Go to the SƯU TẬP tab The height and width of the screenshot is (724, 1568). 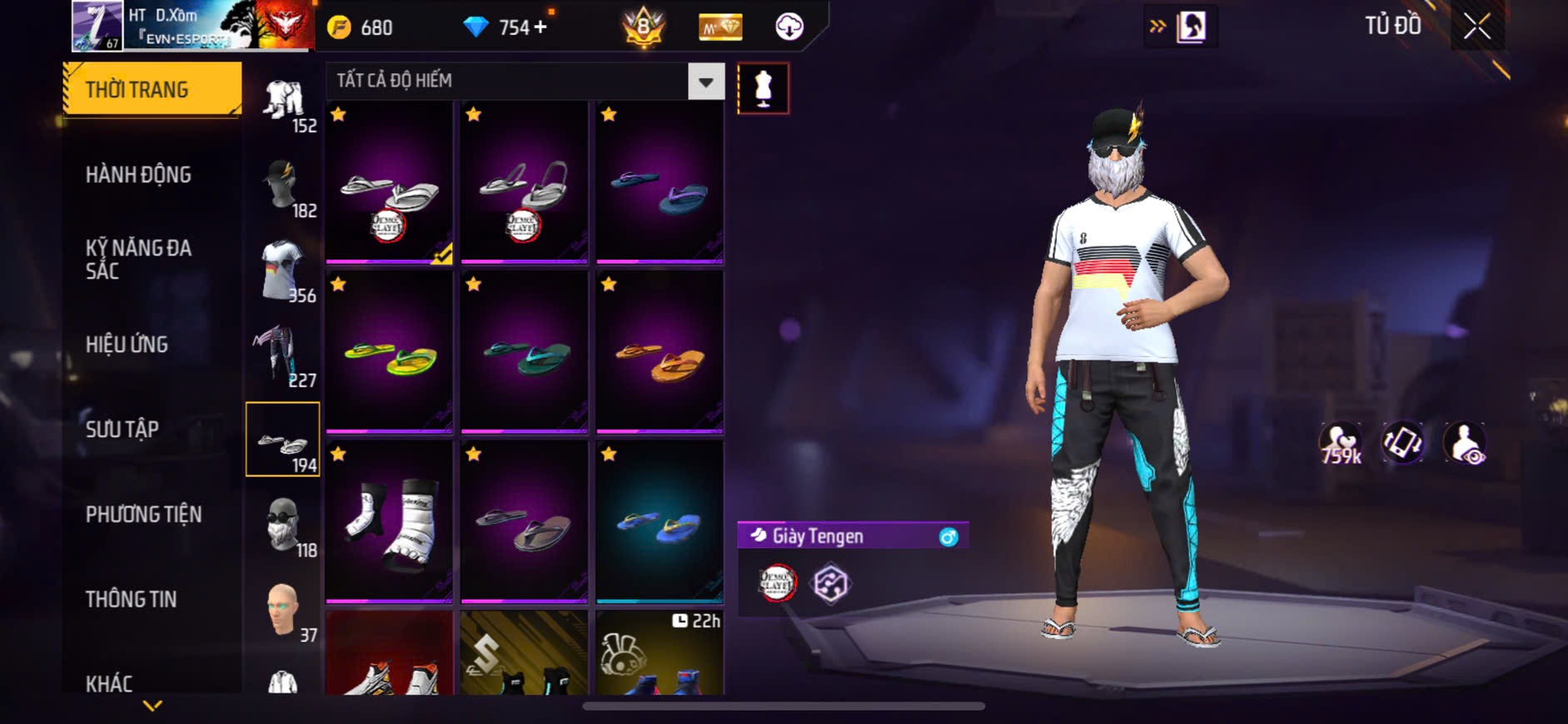tap(122, 429)
